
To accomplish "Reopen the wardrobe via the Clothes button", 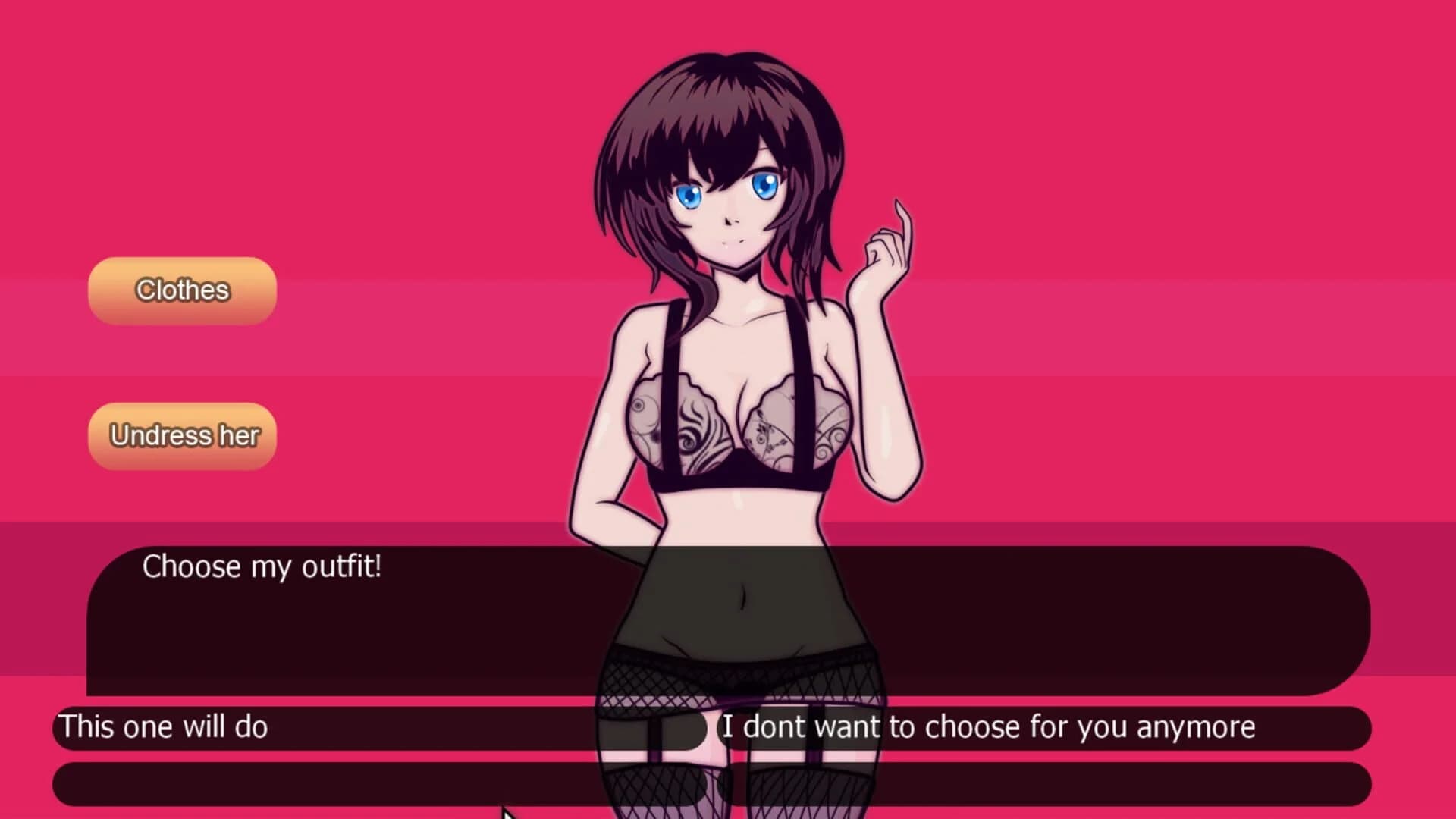I will [x=180, y=290].
